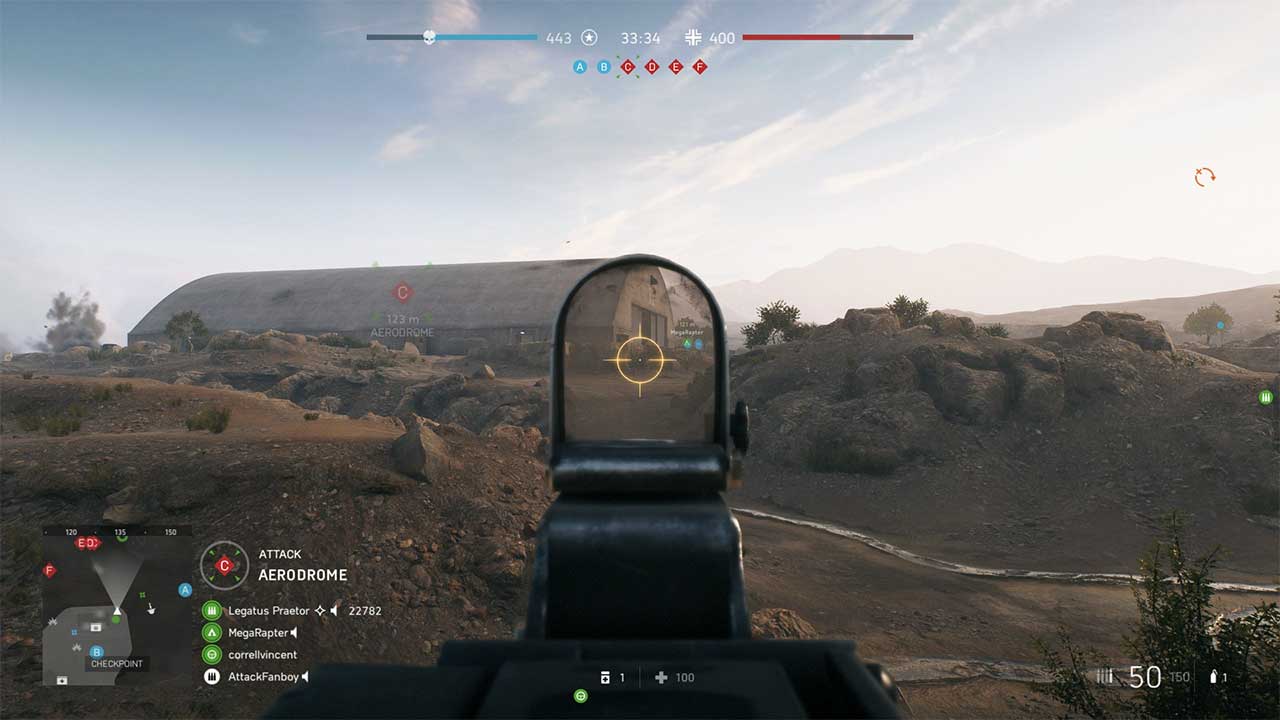This screenshot has height=720, width=1280.
Task: Click the Axis faction emblem beside 400
Action: [x=694, y=38]
